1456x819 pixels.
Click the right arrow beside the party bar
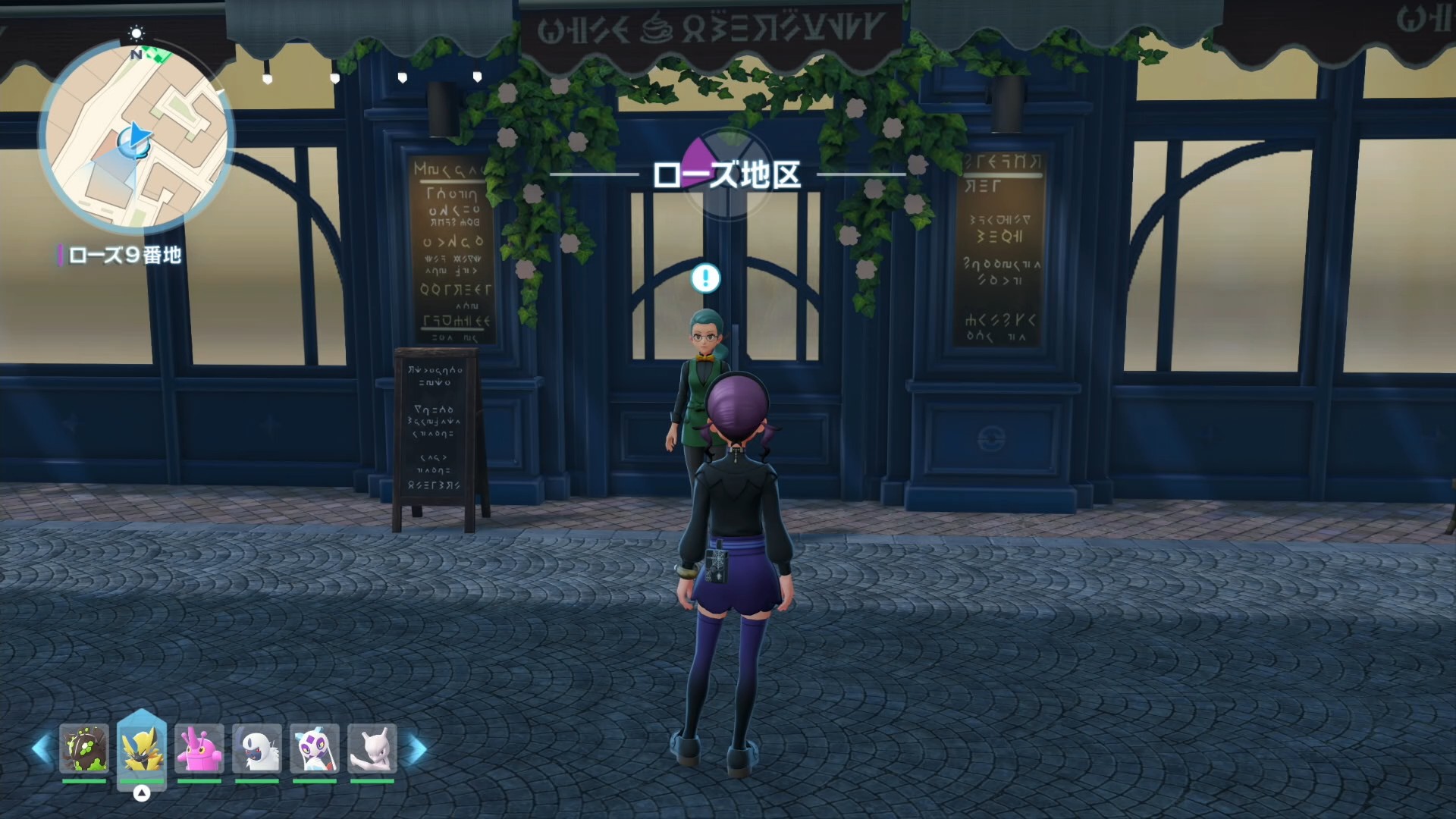[417, 748]
